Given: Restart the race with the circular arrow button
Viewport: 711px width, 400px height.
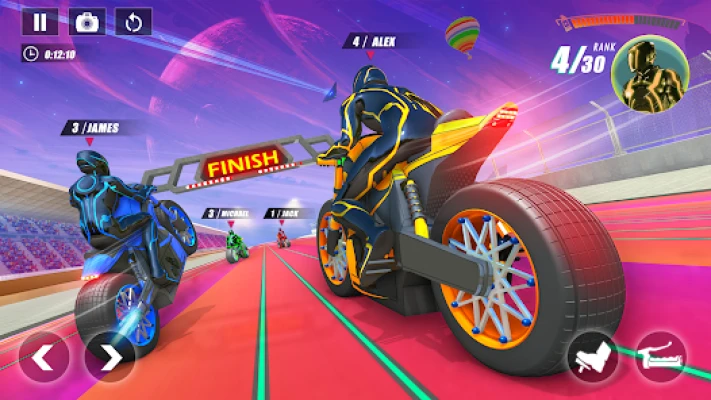Looking at the screenshot, I should [133, 22].
